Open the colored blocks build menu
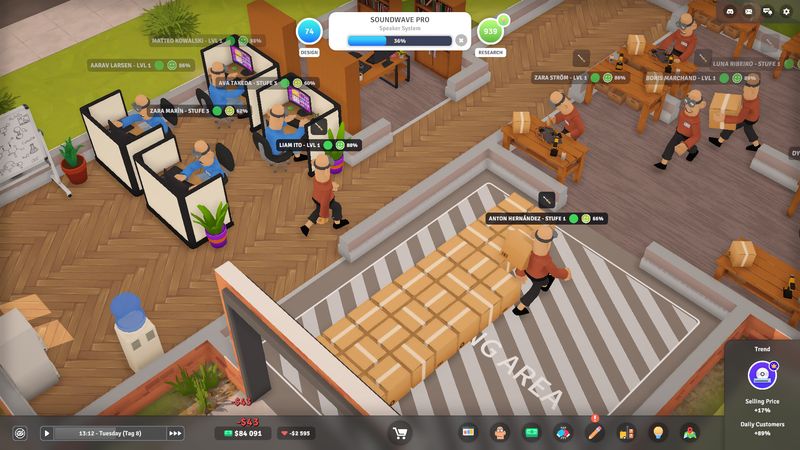The width and height of the screenshot is (800, 450). [468, 433]
